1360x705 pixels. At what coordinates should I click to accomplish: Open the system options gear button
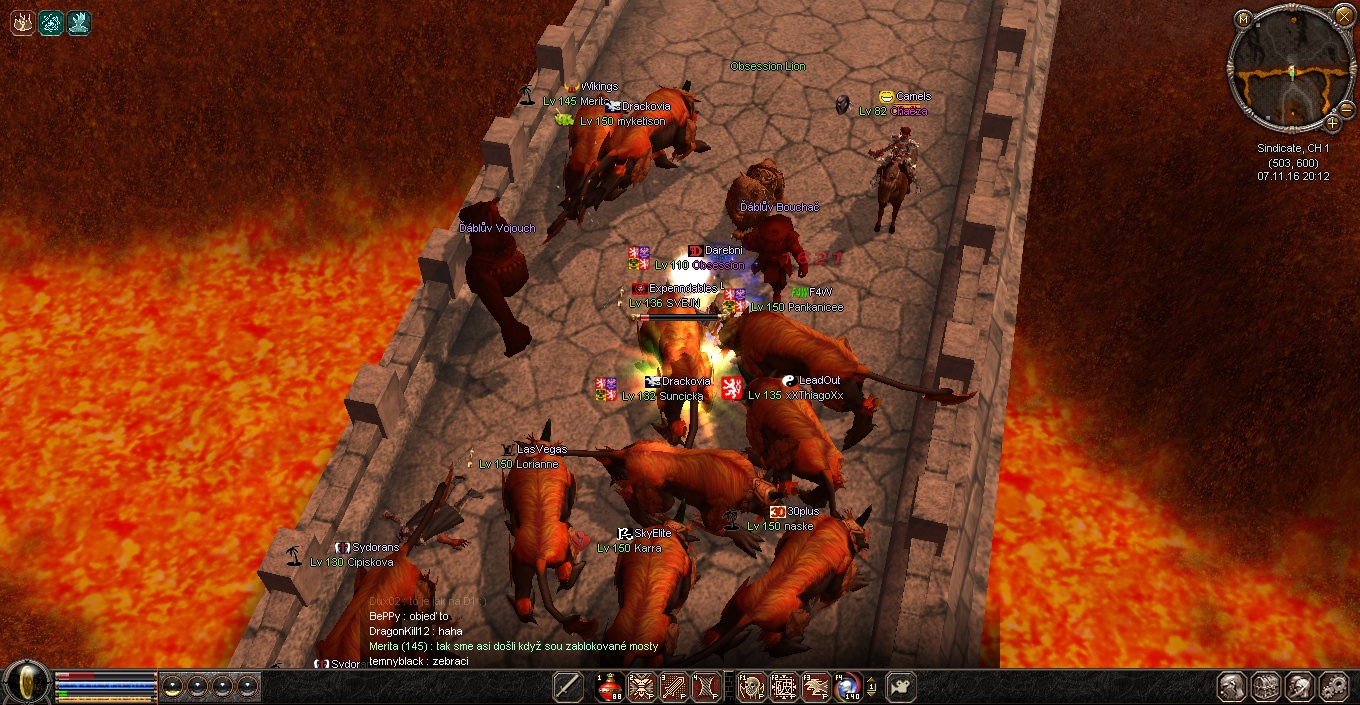point(1334,687)
